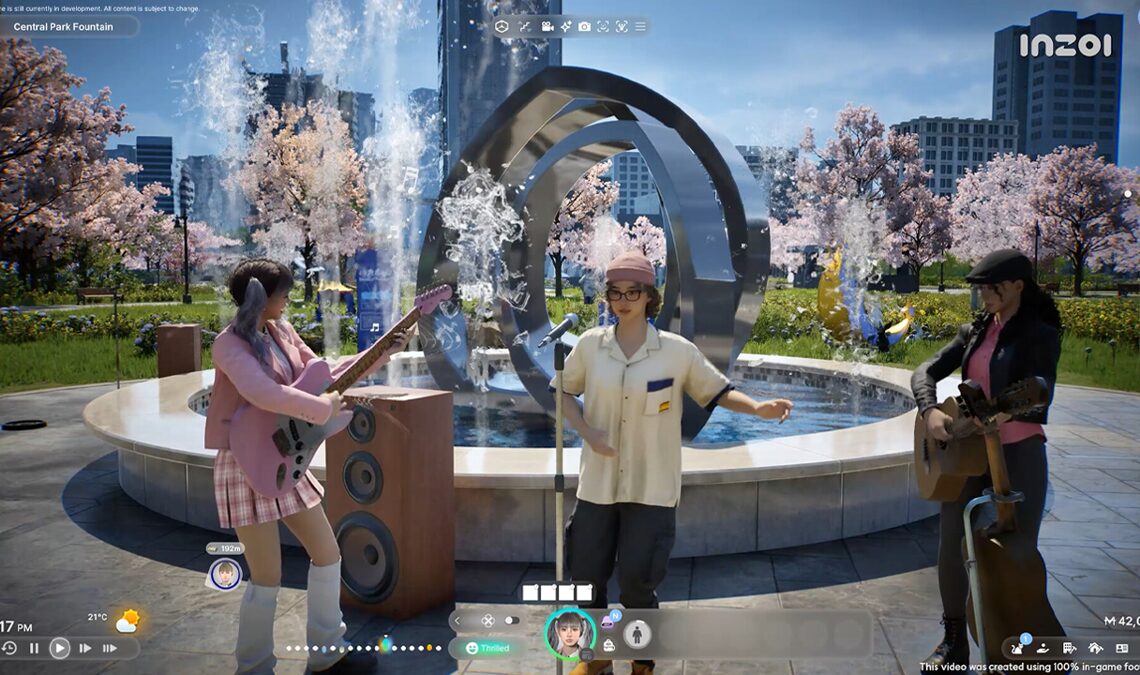The image size is (1140, 675).
Task: Flip the small toggle beside the portrait
Action: [x=512, y=621]
